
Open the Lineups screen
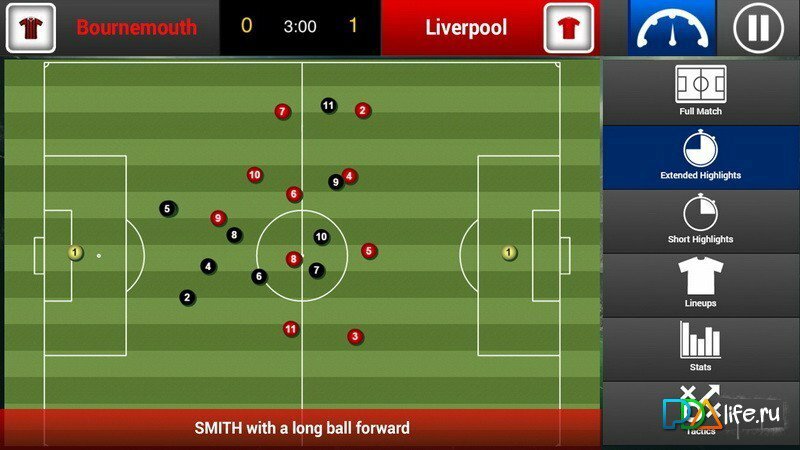click(x=700, y=283)
